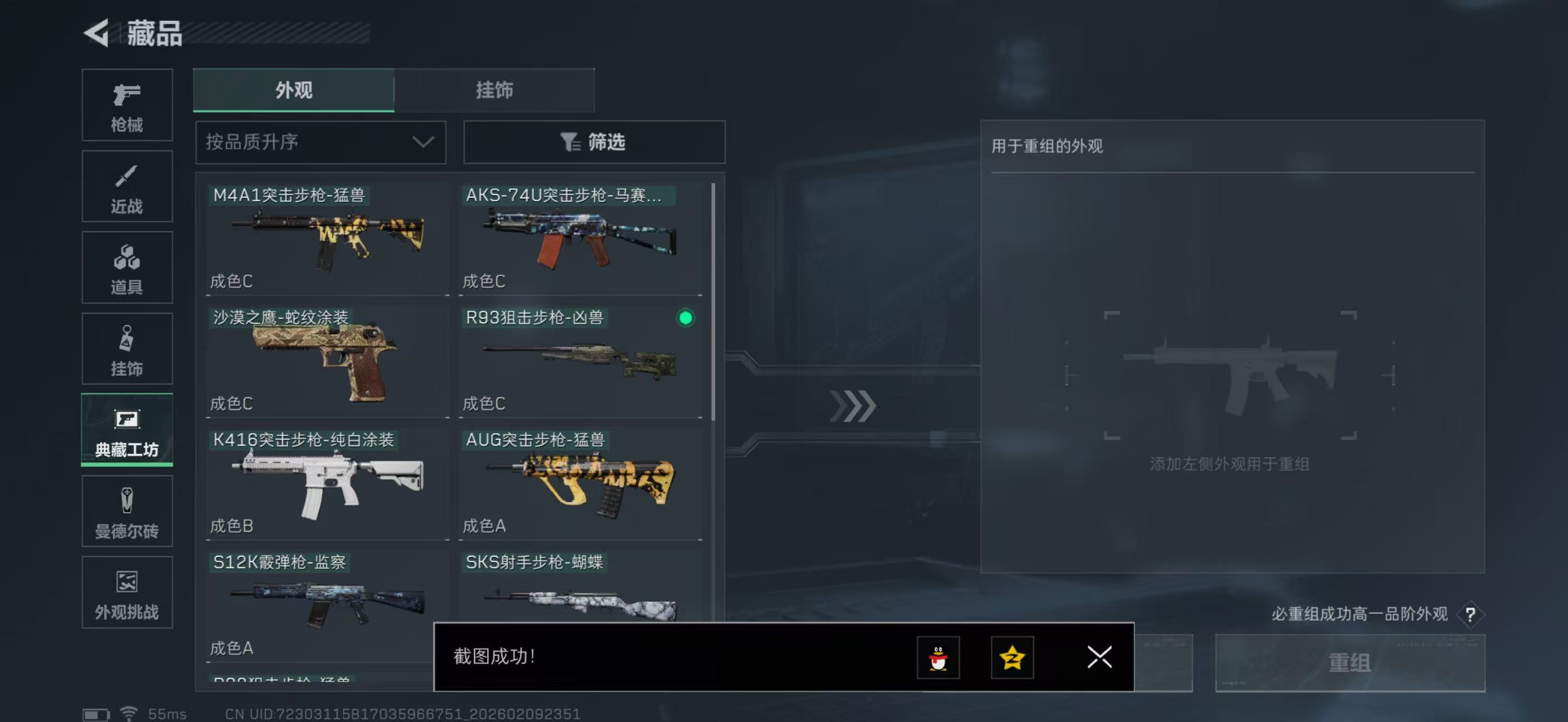This screenshot has height=722, width=1568.
Task: Select the 近战 weapons category
Action: (127, 186)
